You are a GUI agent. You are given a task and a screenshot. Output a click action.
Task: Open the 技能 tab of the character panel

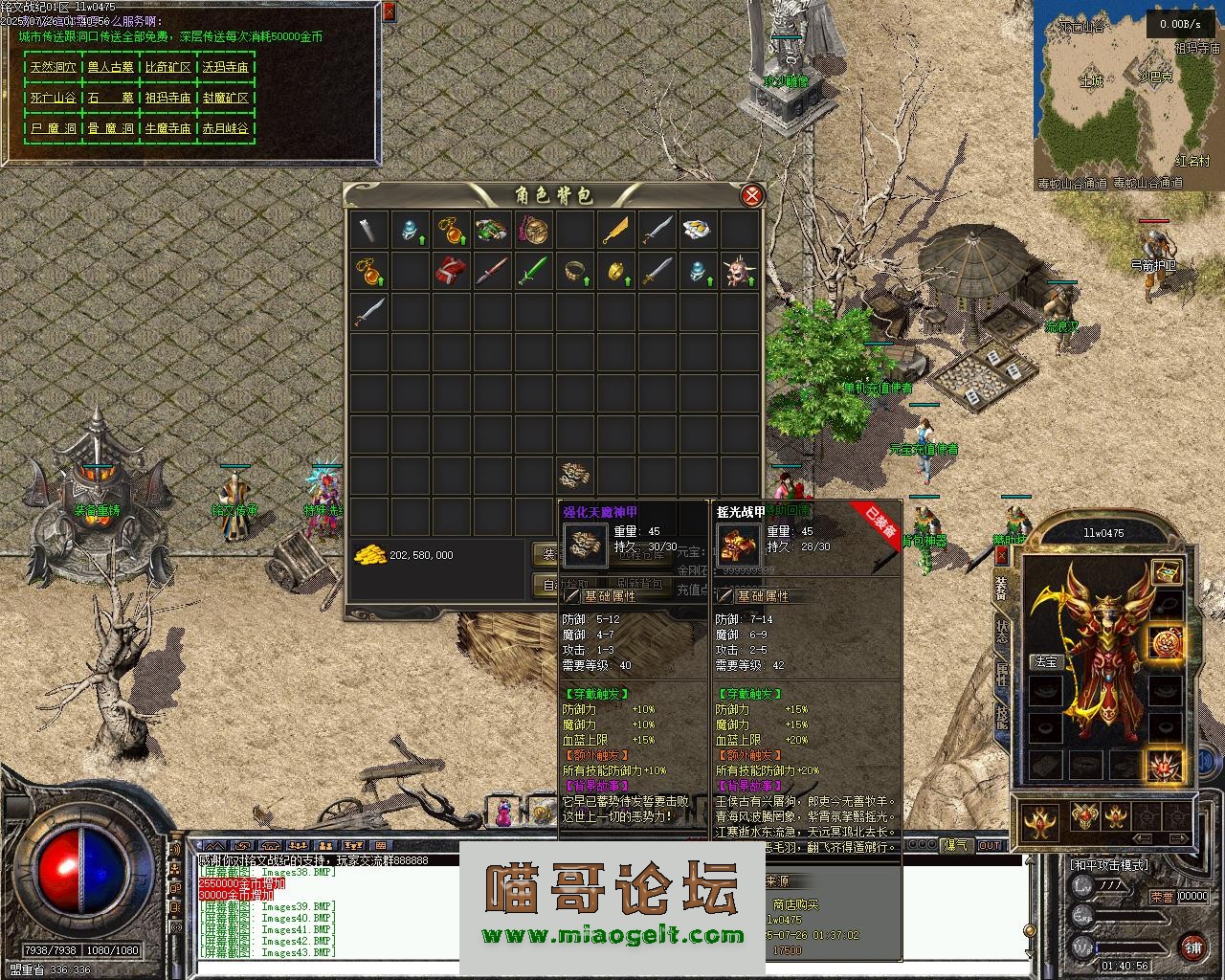click(1001, 717)
